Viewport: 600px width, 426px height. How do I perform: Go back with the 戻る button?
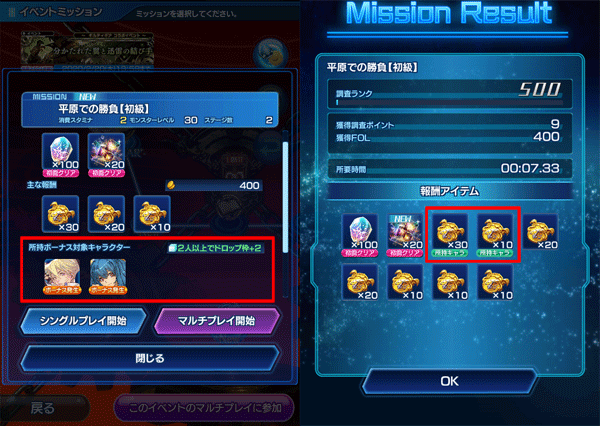coord(45,408)
